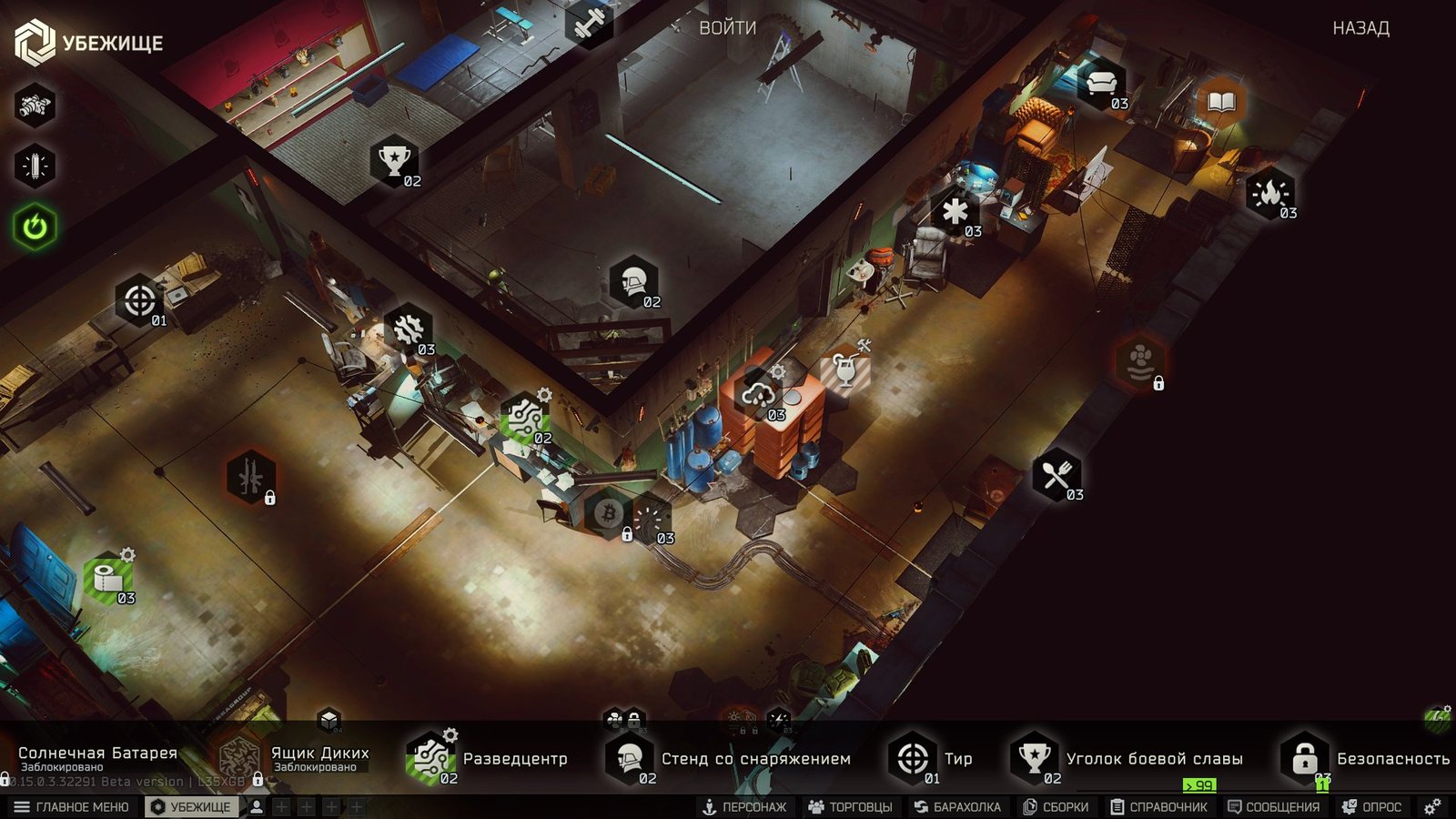The width and height of the screenshot is (1456, 819).
Task: Open the rest space sofa icon
Action: pos(1100,84)
